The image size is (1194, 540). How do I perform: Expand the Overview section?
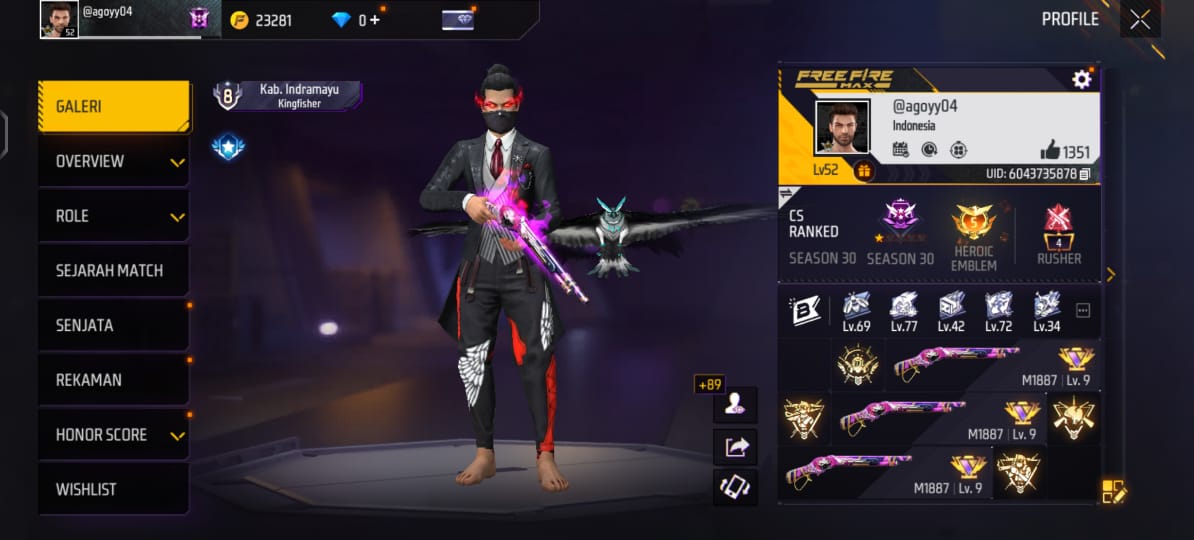click(114, 161)
